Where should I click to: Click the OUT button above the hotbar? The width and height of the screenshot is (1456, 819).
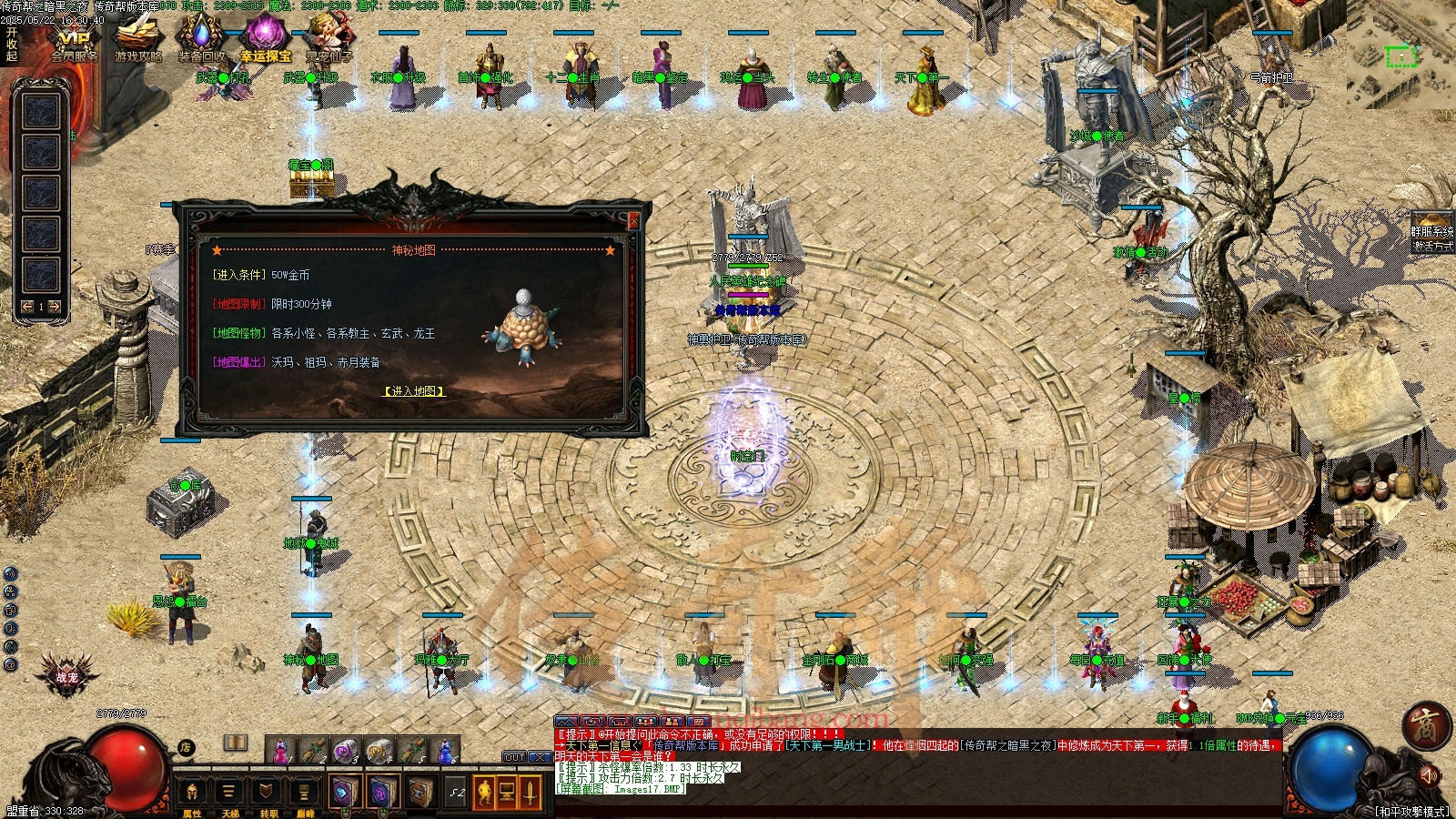515,757
